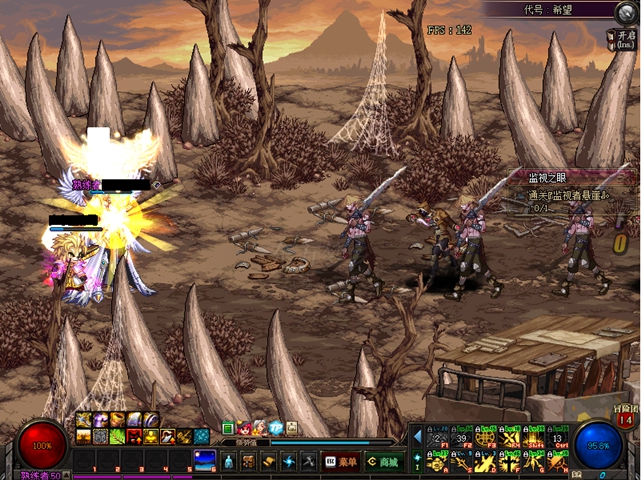Click the 开启 (Ins.) button

point(623,38)
